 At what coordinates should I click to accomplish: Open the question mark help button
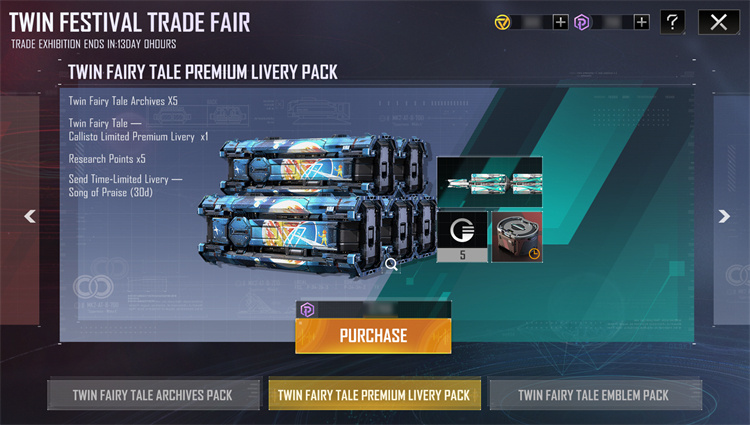pos(673,22)
